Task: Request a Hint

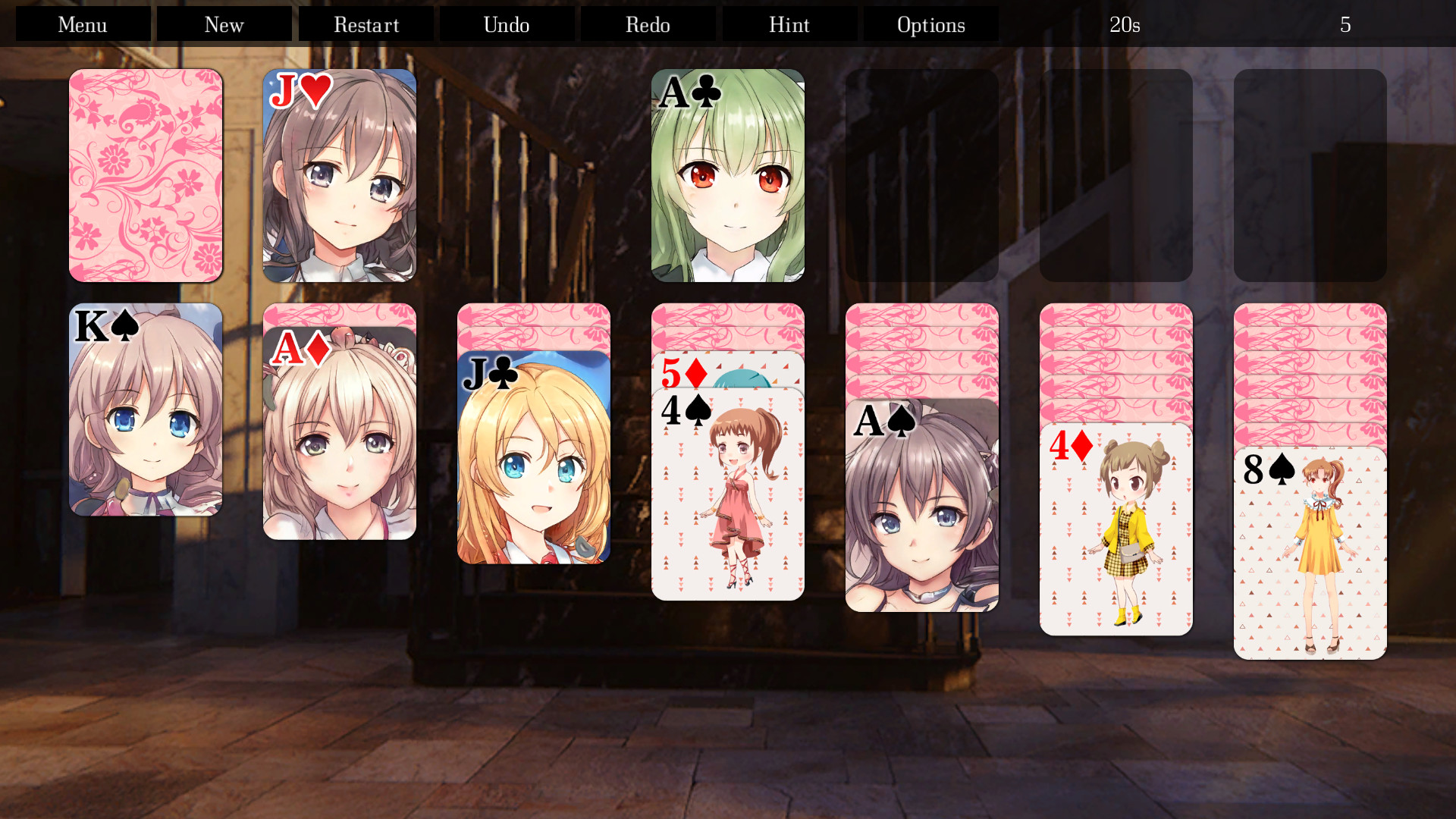Action: 789,24
